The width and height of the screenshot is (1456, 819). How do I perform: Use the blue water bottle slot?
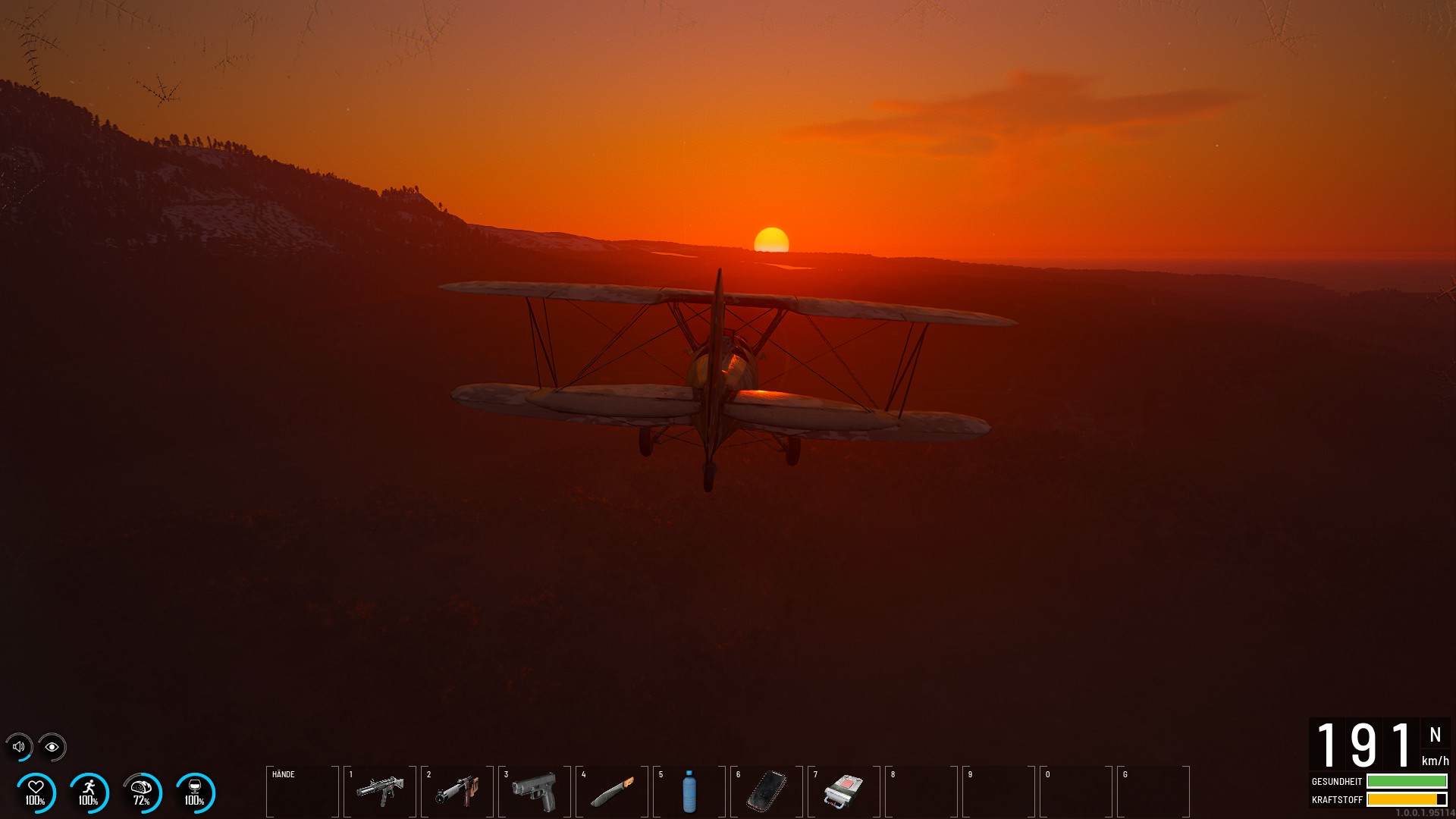click(x=689, y=792)
